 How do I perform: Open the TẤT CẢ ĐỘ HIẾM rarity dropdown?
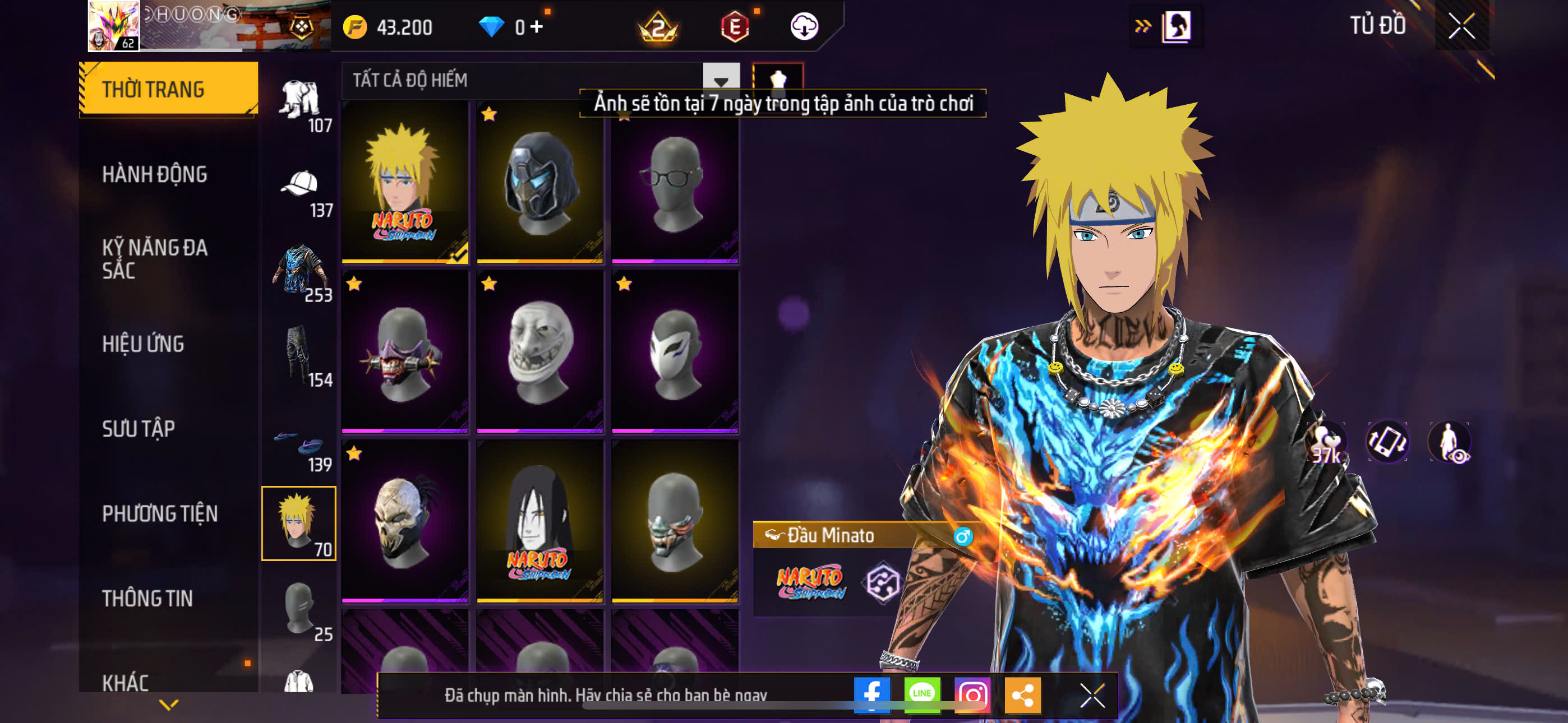coord(721,80)
